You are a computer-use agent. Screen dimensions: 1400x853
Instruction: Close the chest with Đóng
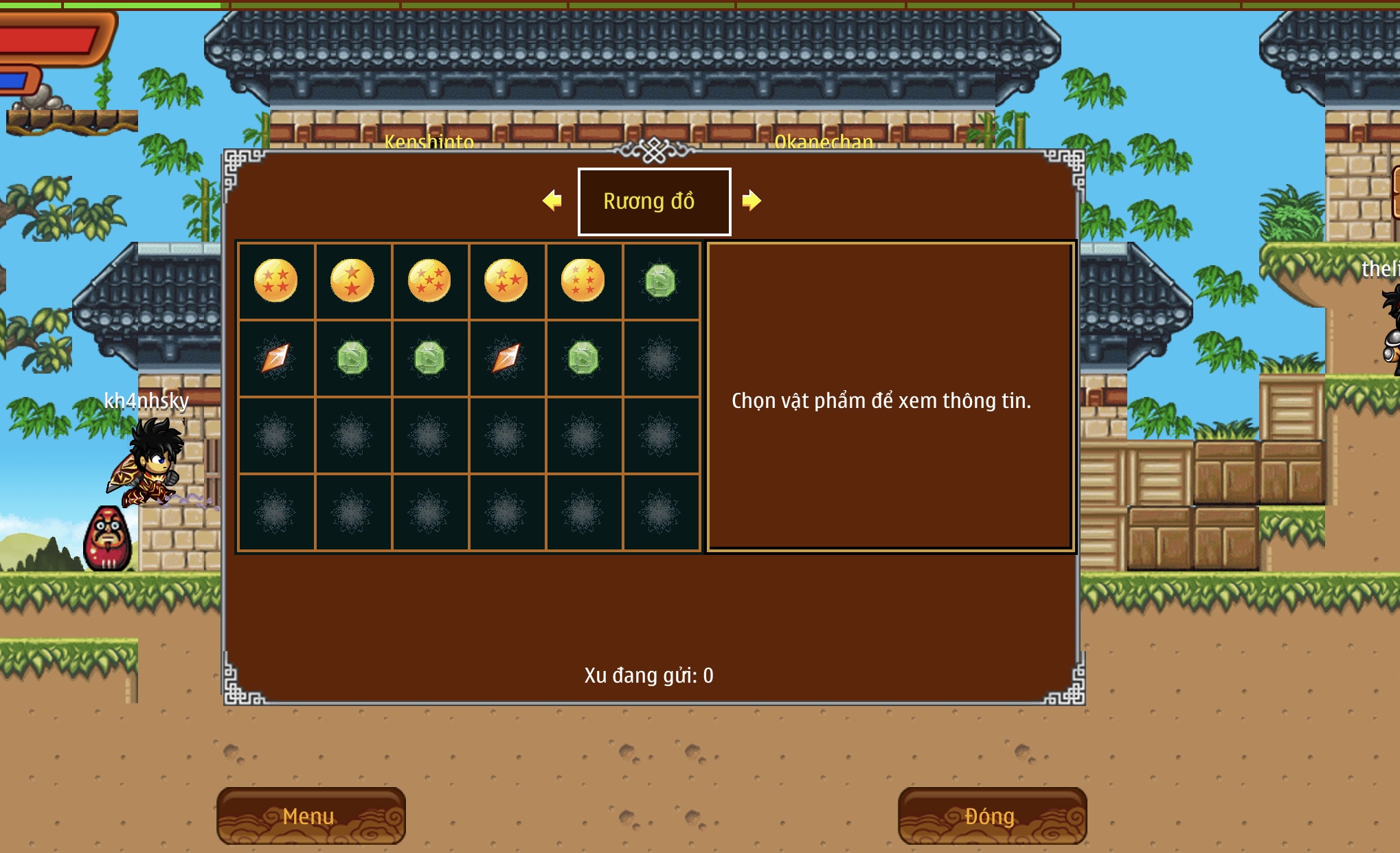click(991, 816)
